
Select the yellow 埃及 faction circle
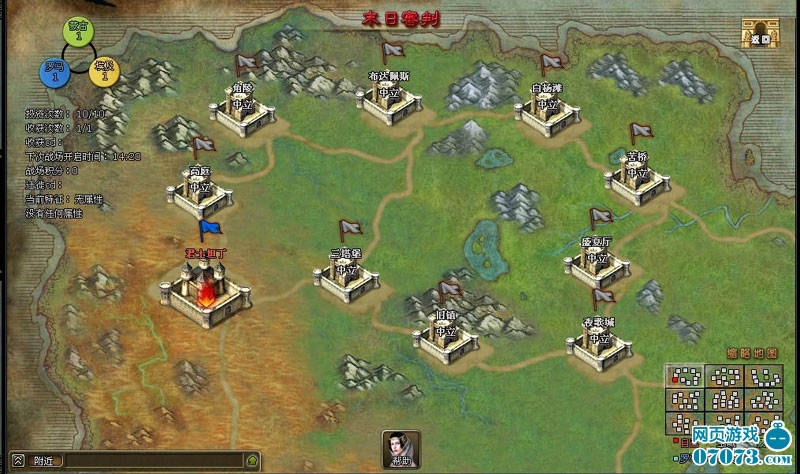[x=104, y=70]
